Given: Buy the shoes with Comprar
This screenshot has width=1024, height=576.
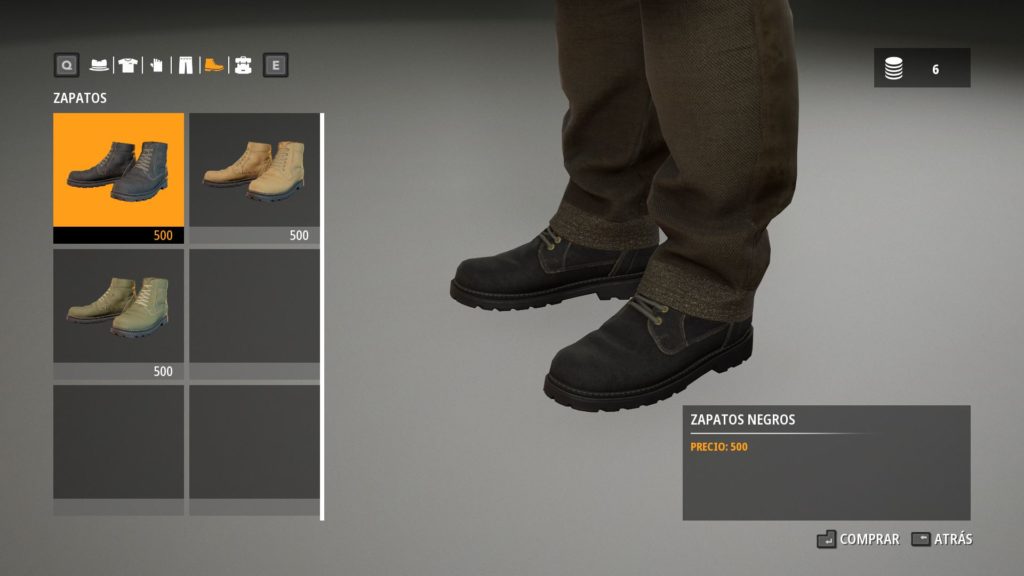Looking at the screenshot, I should coord(859,539).
